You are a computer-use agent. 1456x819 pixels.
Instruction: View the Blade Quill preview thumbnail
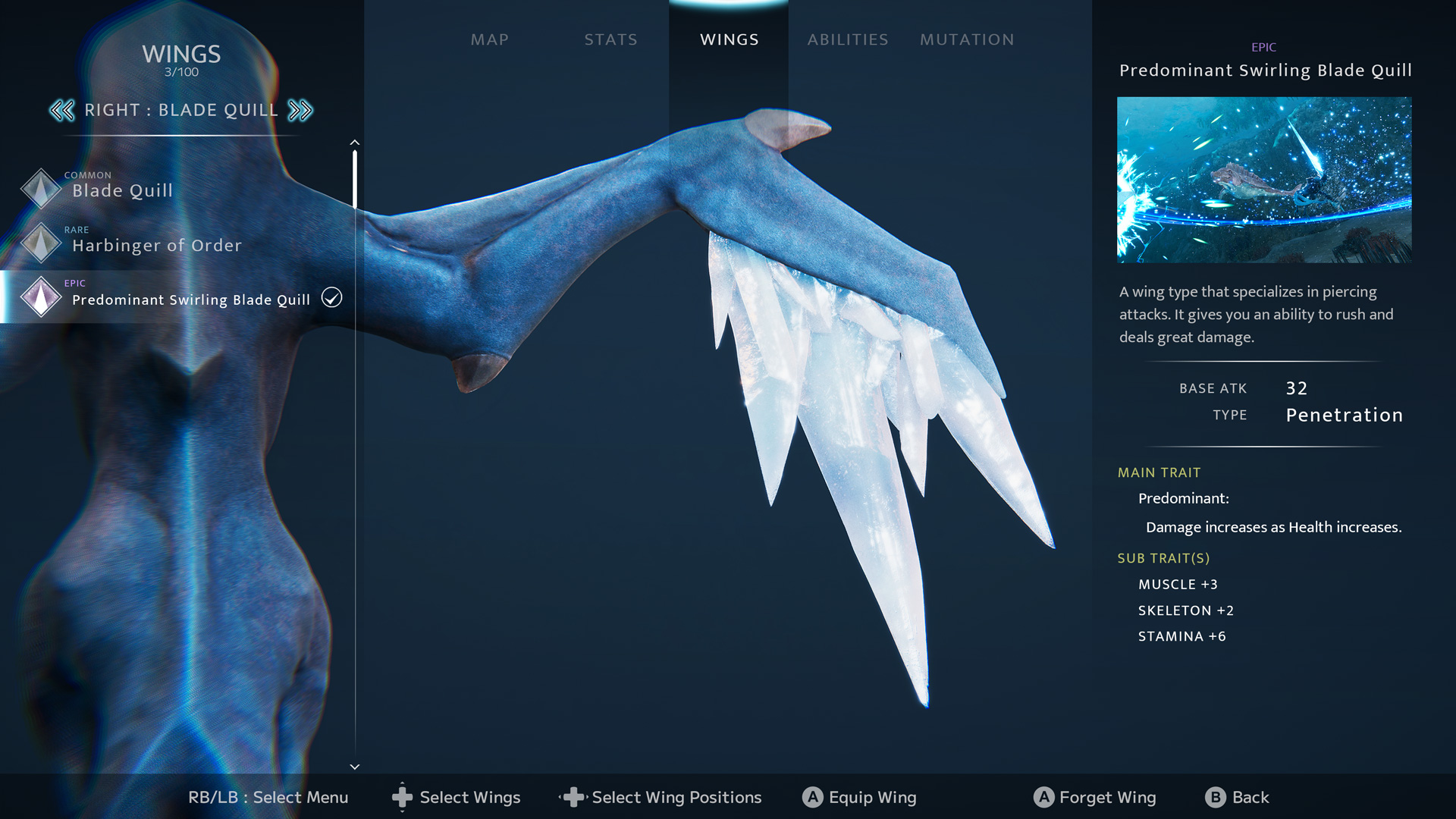click(1263, 180)
